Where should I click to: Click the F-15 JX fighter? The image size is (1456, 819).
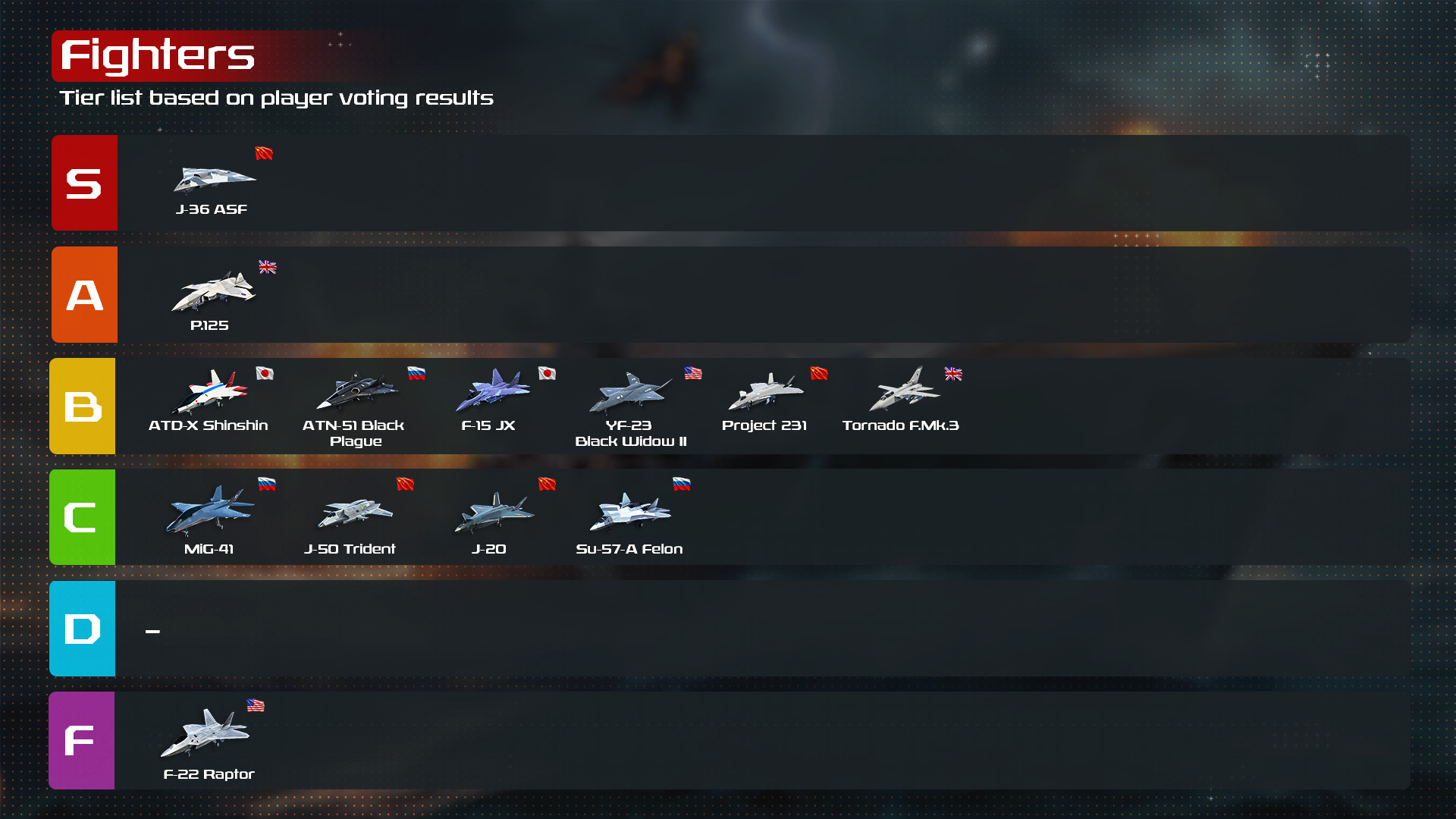(x=491, y=390)
